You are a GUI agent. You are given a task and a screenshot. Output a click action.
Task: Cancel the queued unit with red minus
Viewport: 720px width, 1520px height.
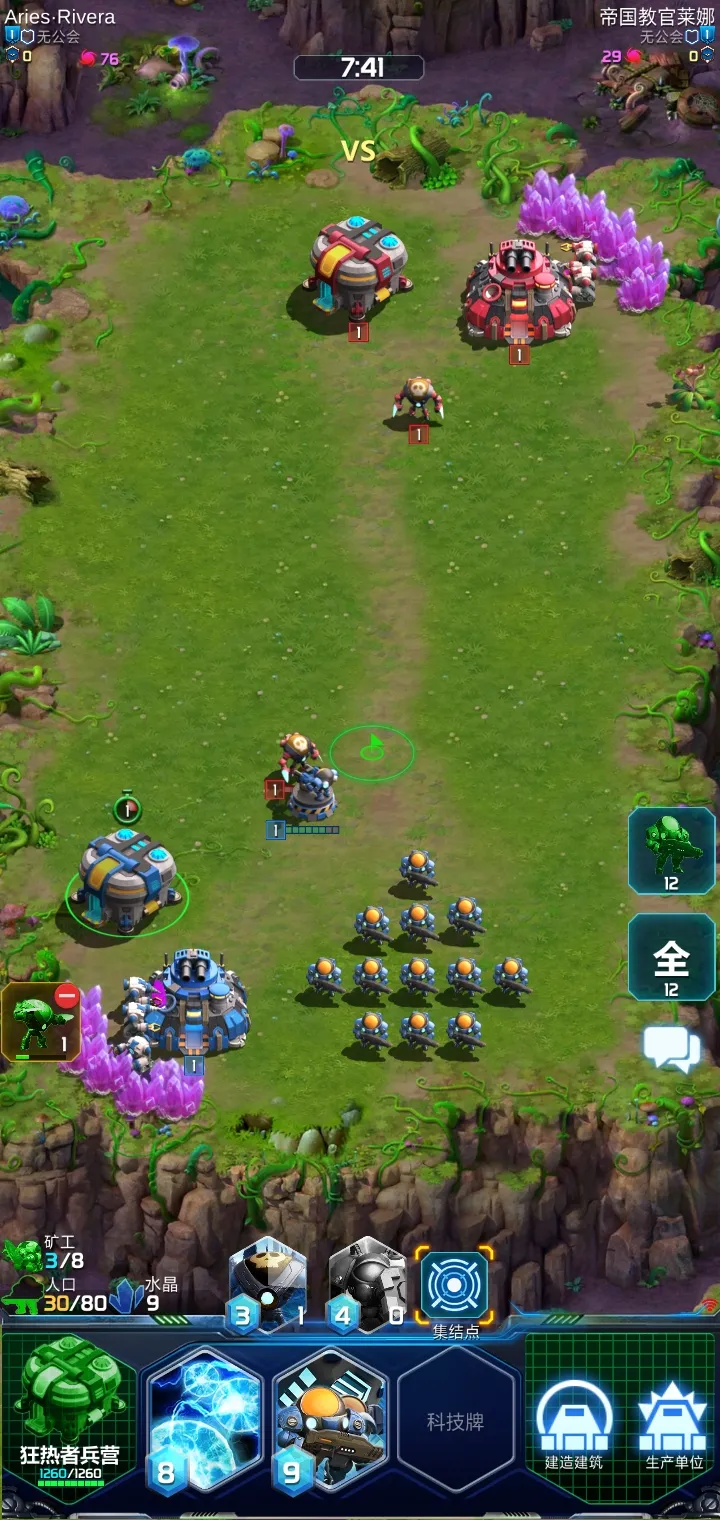coord(67,997)
